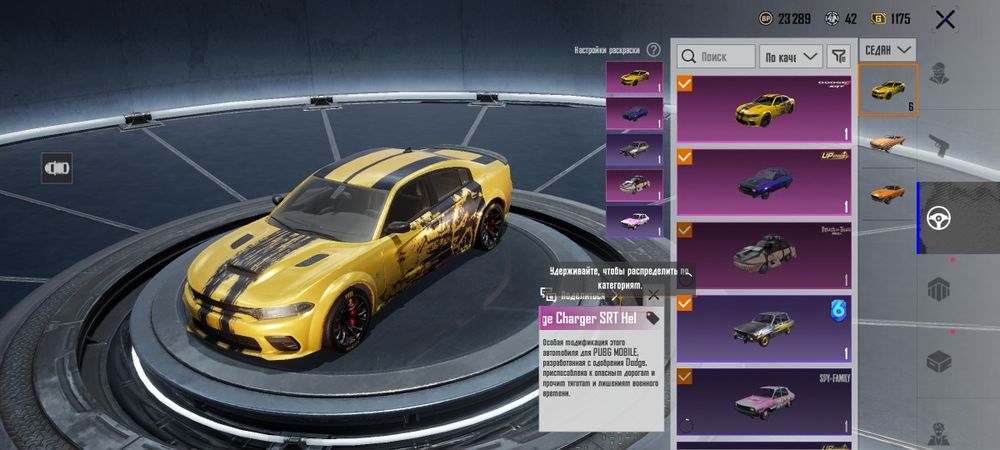
Task: Select the pink car paint preset thumbnail
Action: coord(634,220)
